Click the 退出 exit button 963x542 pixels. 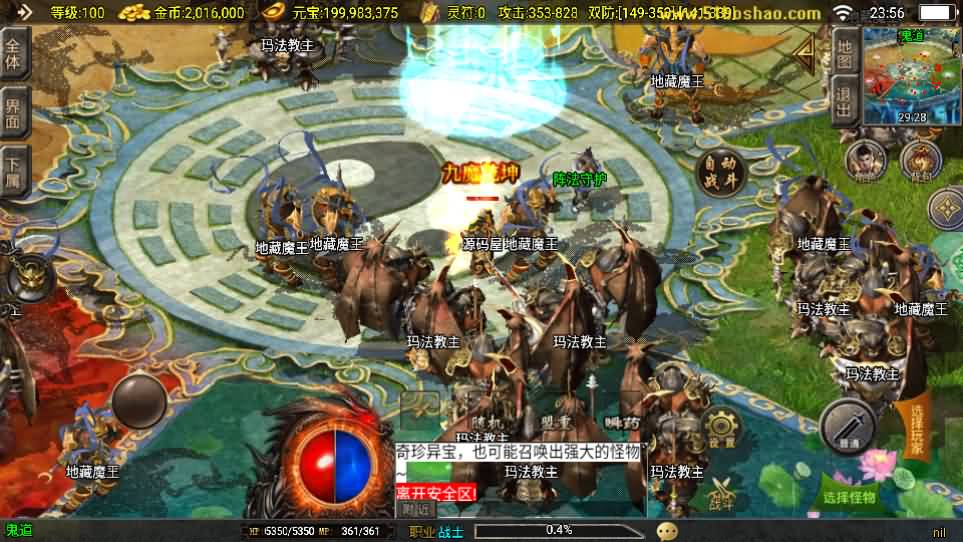click(844, 101)
